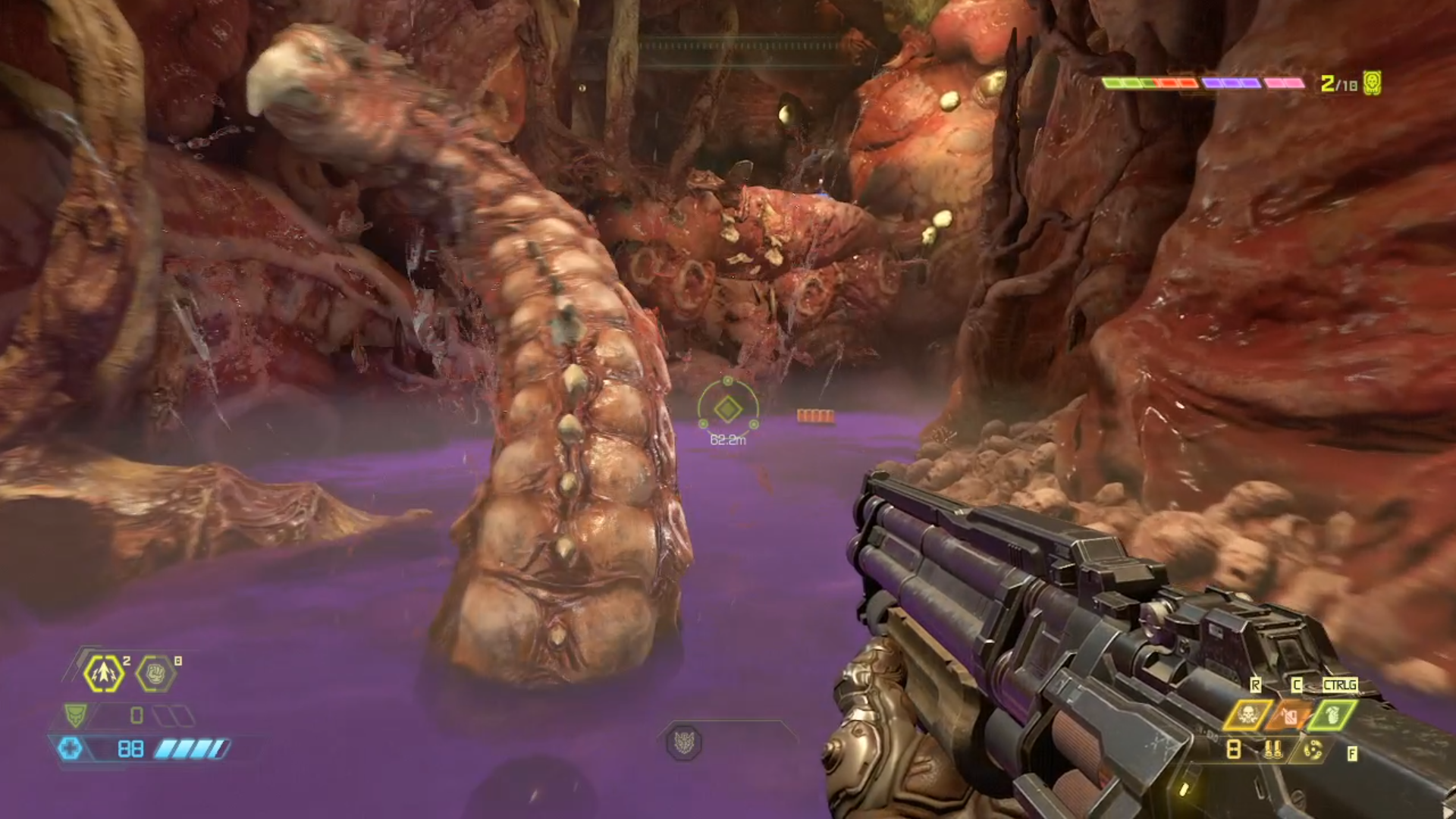This screenshot has height=819, width=1456.
Task: Click the Slayer emblem at bottom center
Action: 683,742
